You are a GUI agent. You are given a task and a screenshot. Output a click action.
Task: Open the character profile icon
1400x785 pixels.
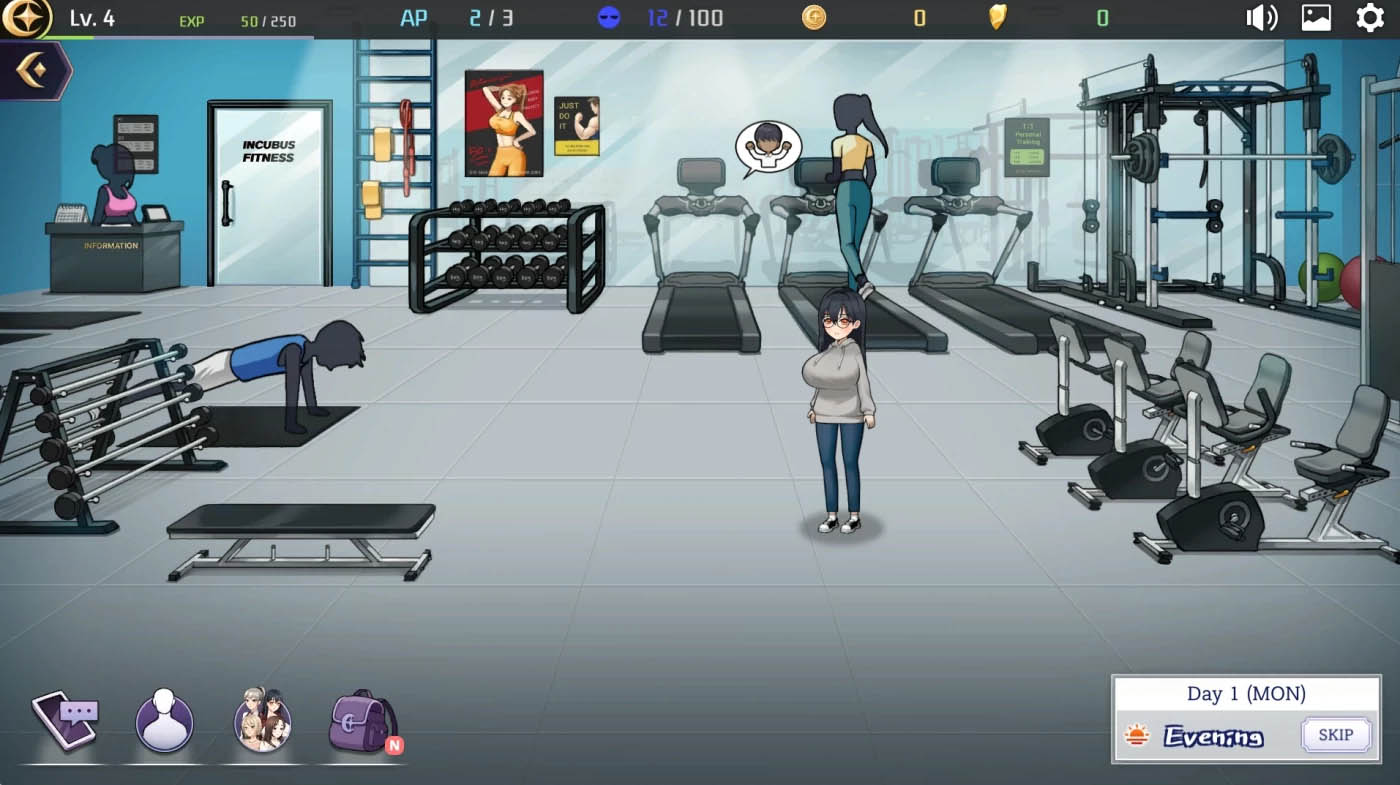162,718
